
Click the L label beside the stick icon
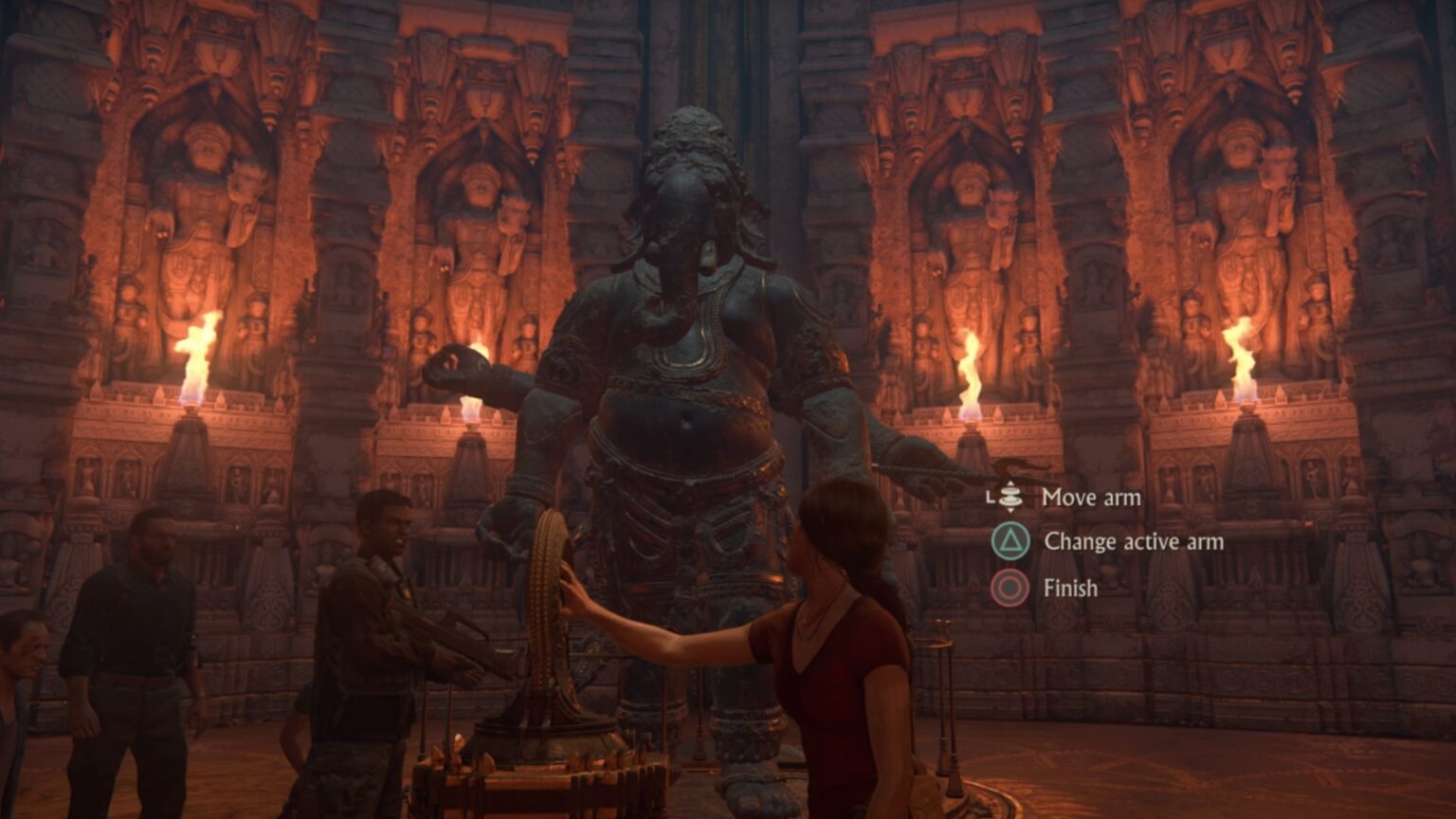pos(990,495)
